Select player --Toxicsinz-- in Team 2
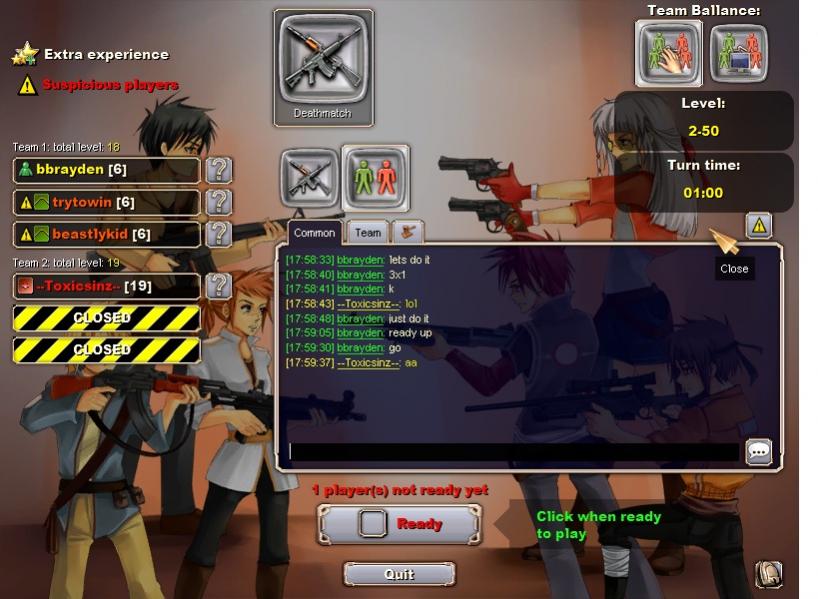This screenshot has width=818, height=599. click(x=106, y=287)
